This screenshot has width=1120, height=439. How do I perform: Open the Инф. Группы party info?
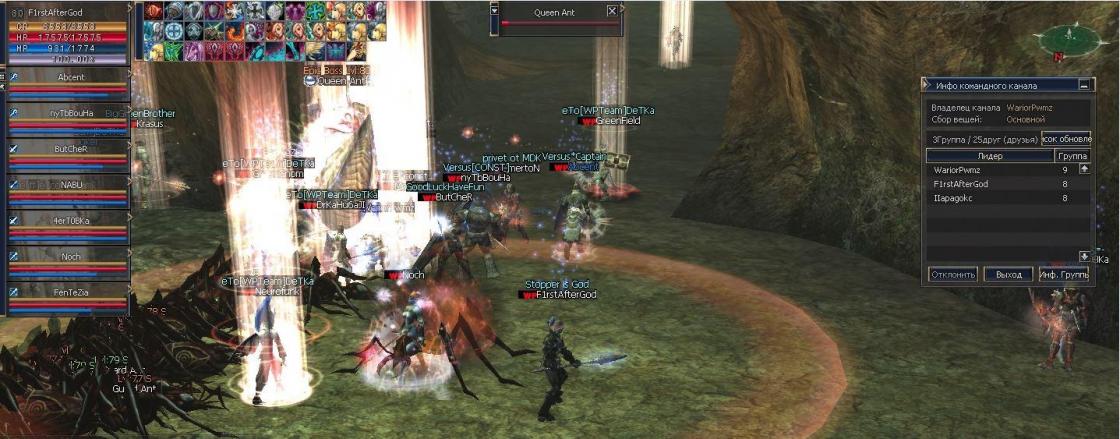[x=1062, y=274]
